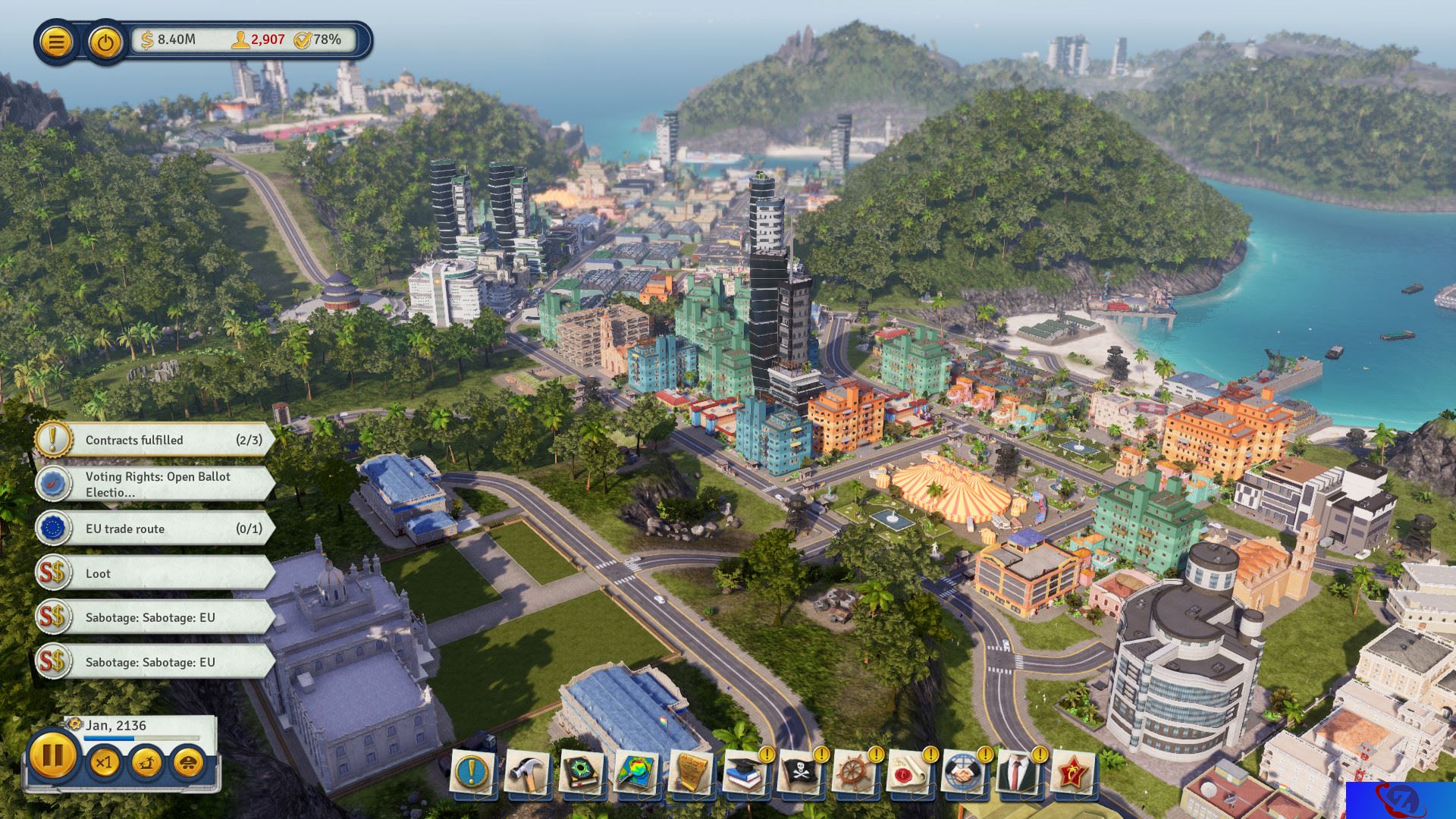Show the EU trade route objective
The image size is (1456, 819).
coord(155,529)
